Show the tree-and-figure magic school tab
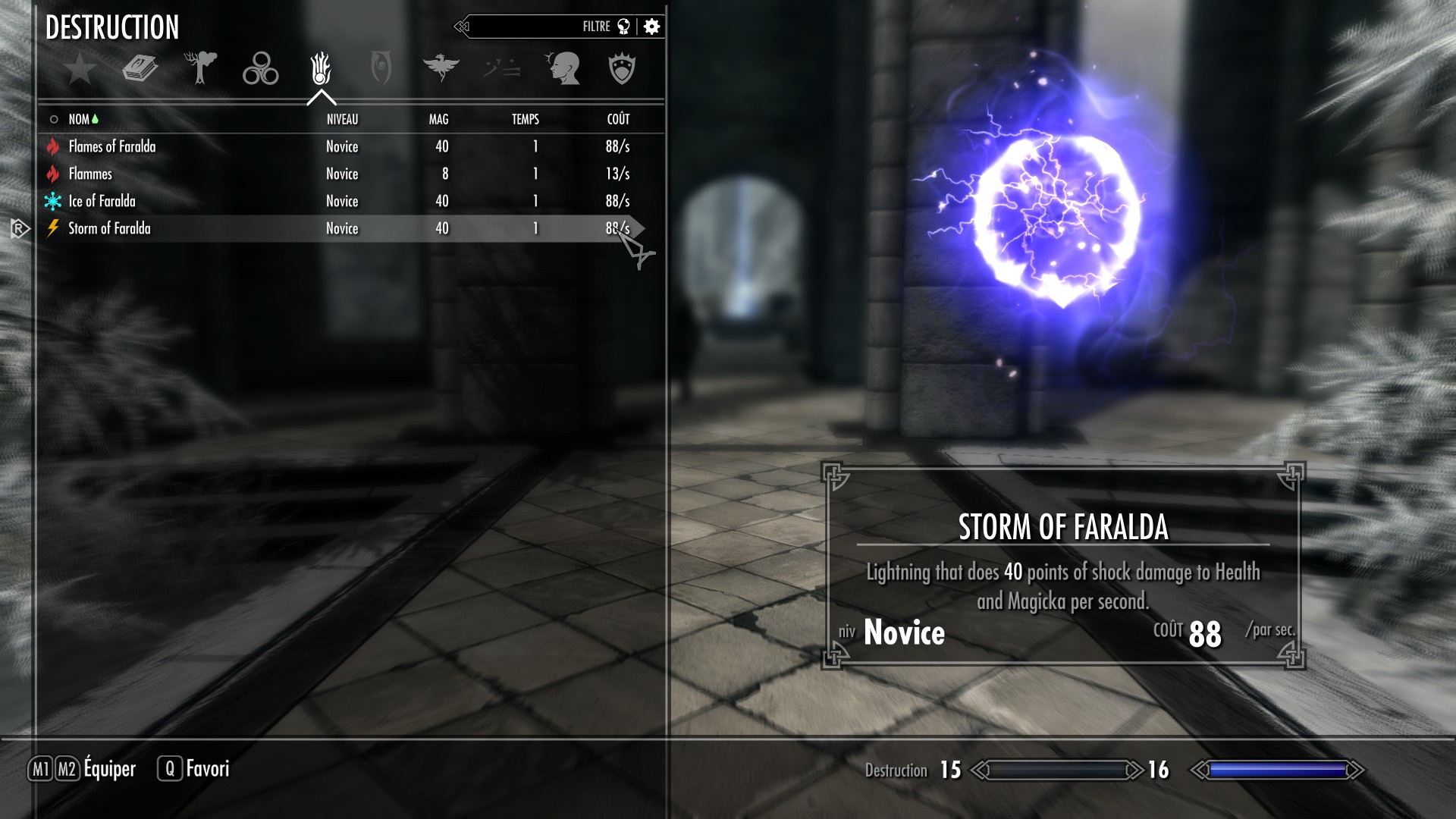Image resolution: width=1456 pixels, height=819 pixels. pos(200,68)
